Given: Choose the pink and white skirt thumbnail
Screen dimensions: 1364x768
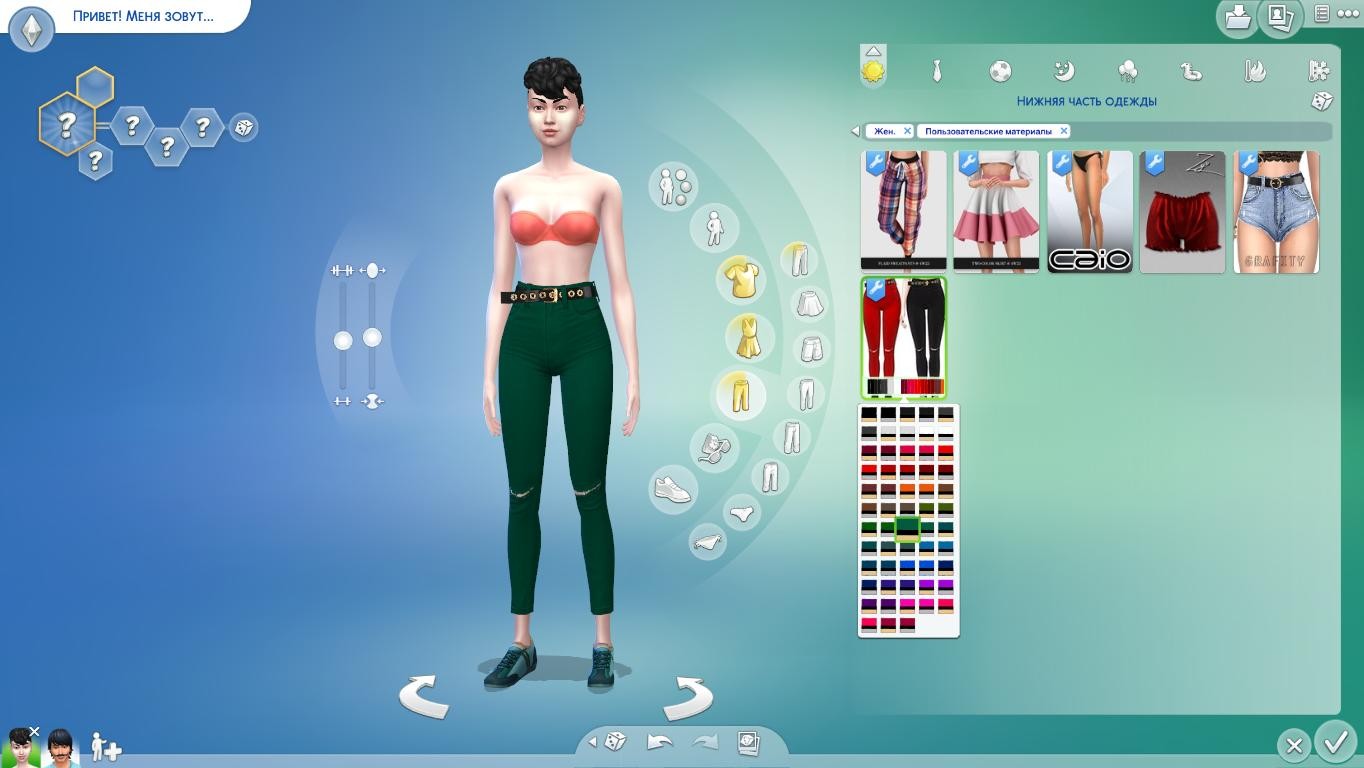Looking at the screenshot, I should click(996, 212).
